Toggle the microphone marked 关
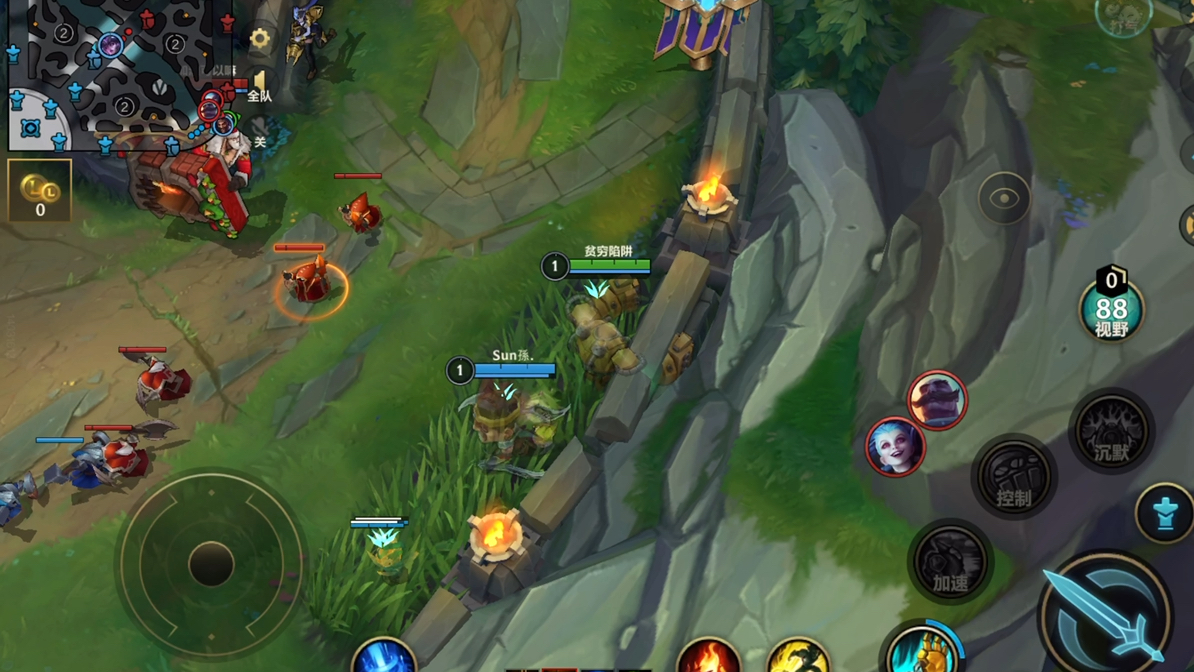The width and height of the screenshot is (1194, 672). 259,137
